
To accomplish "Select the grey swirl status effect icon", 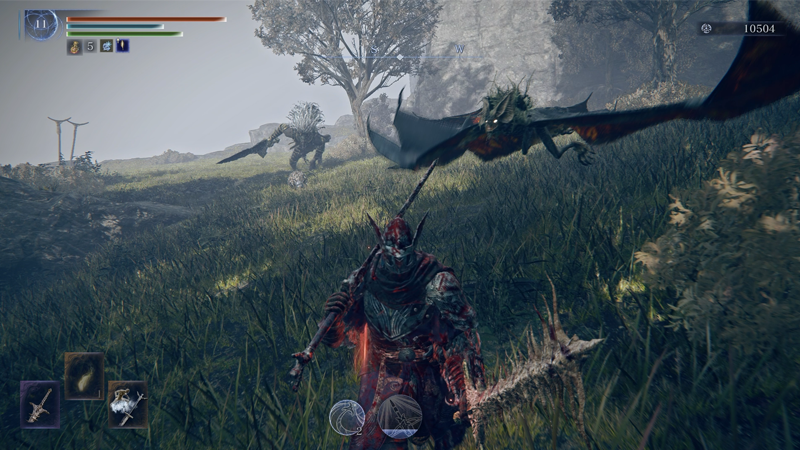I will coord(106,46).
